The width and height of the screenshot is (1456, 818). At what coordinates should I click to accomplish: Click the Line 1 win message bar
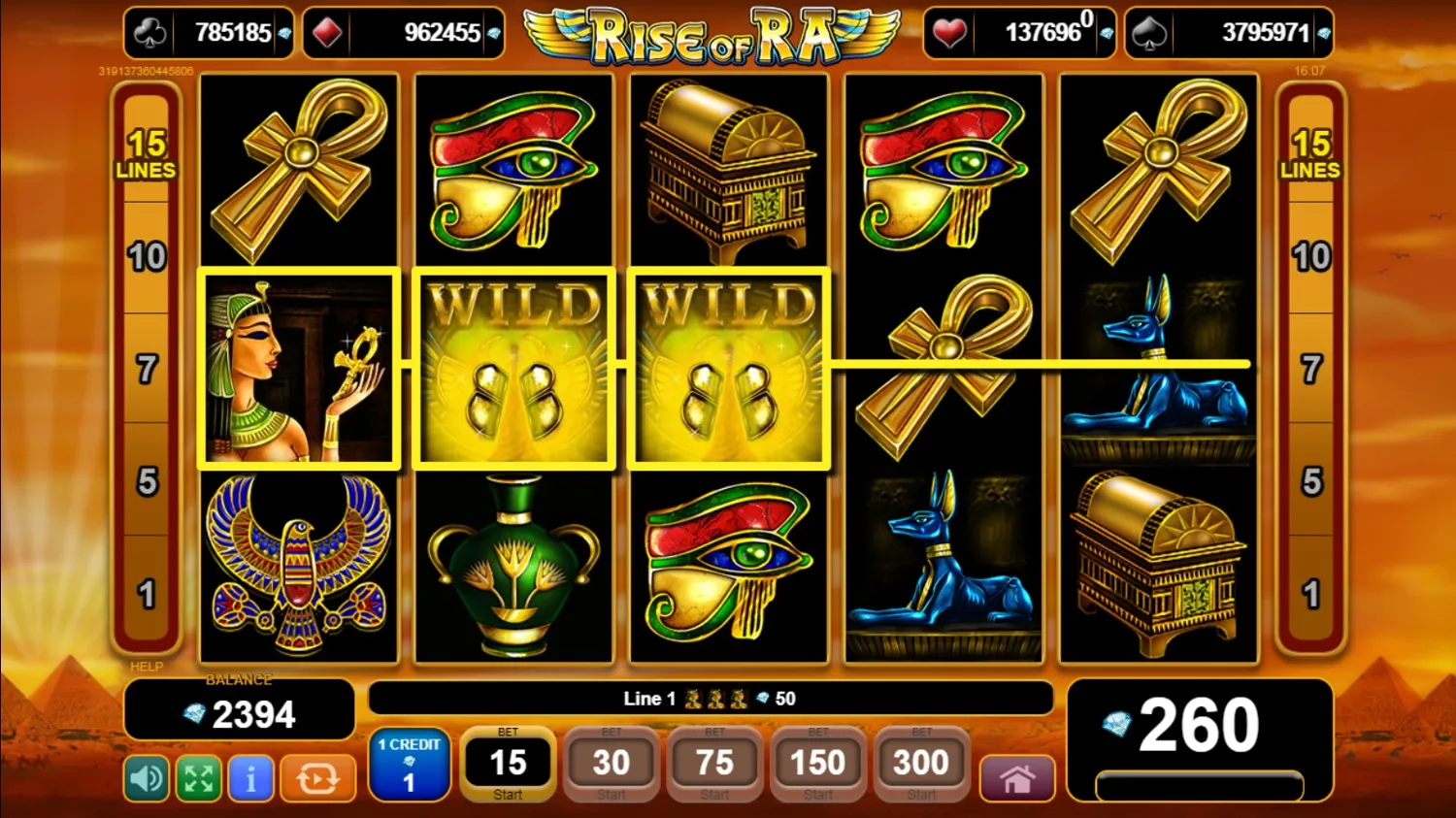(x=711, y=697)
